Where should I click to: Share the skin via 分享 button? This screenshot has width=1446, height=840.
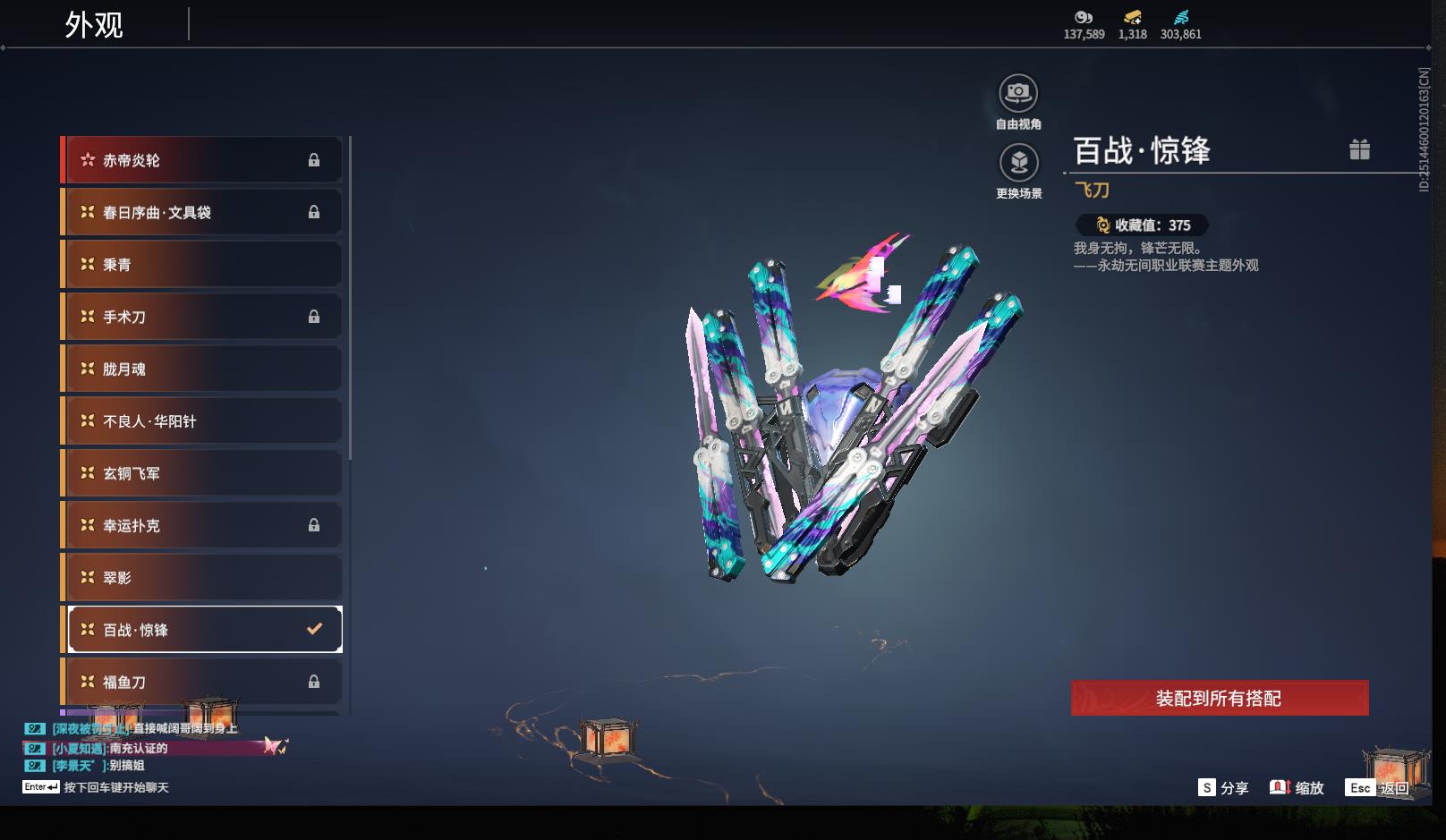coord(1223,787)
